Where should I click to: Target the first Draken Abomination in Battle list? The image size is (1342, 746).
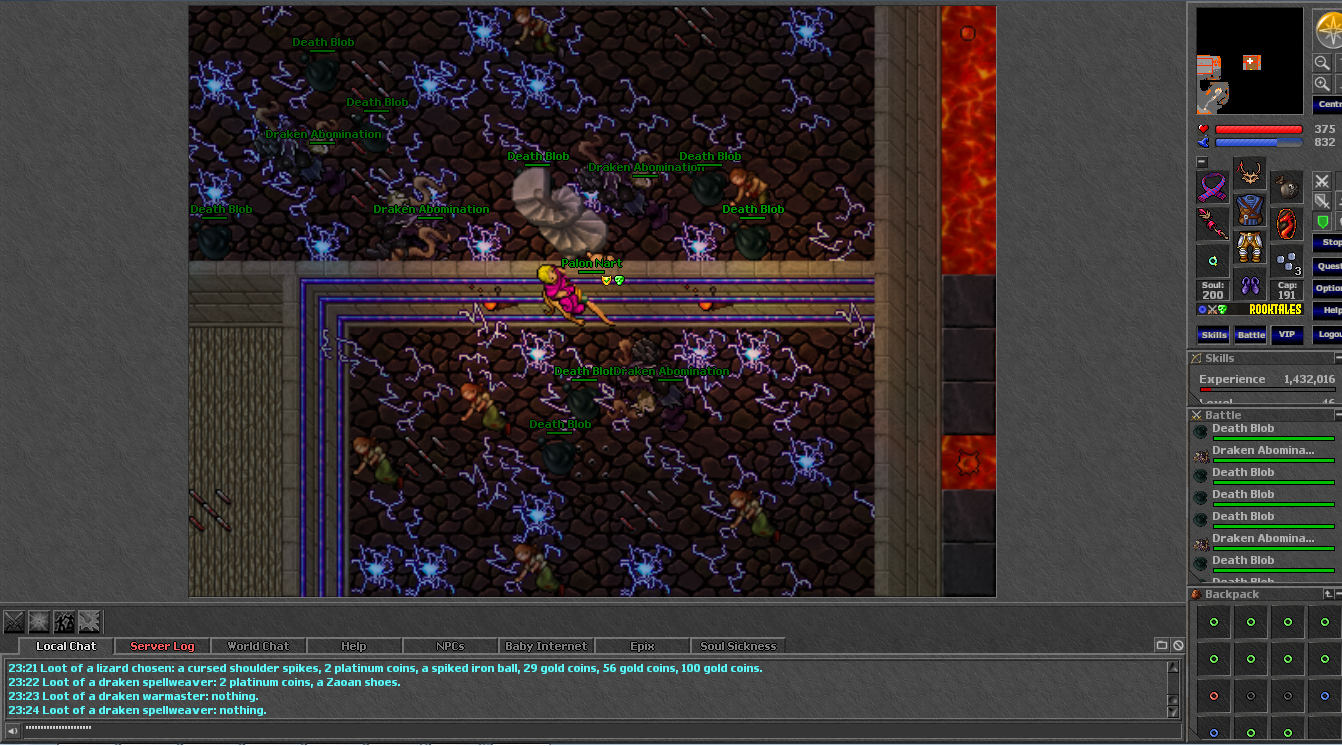[1263, 451]
